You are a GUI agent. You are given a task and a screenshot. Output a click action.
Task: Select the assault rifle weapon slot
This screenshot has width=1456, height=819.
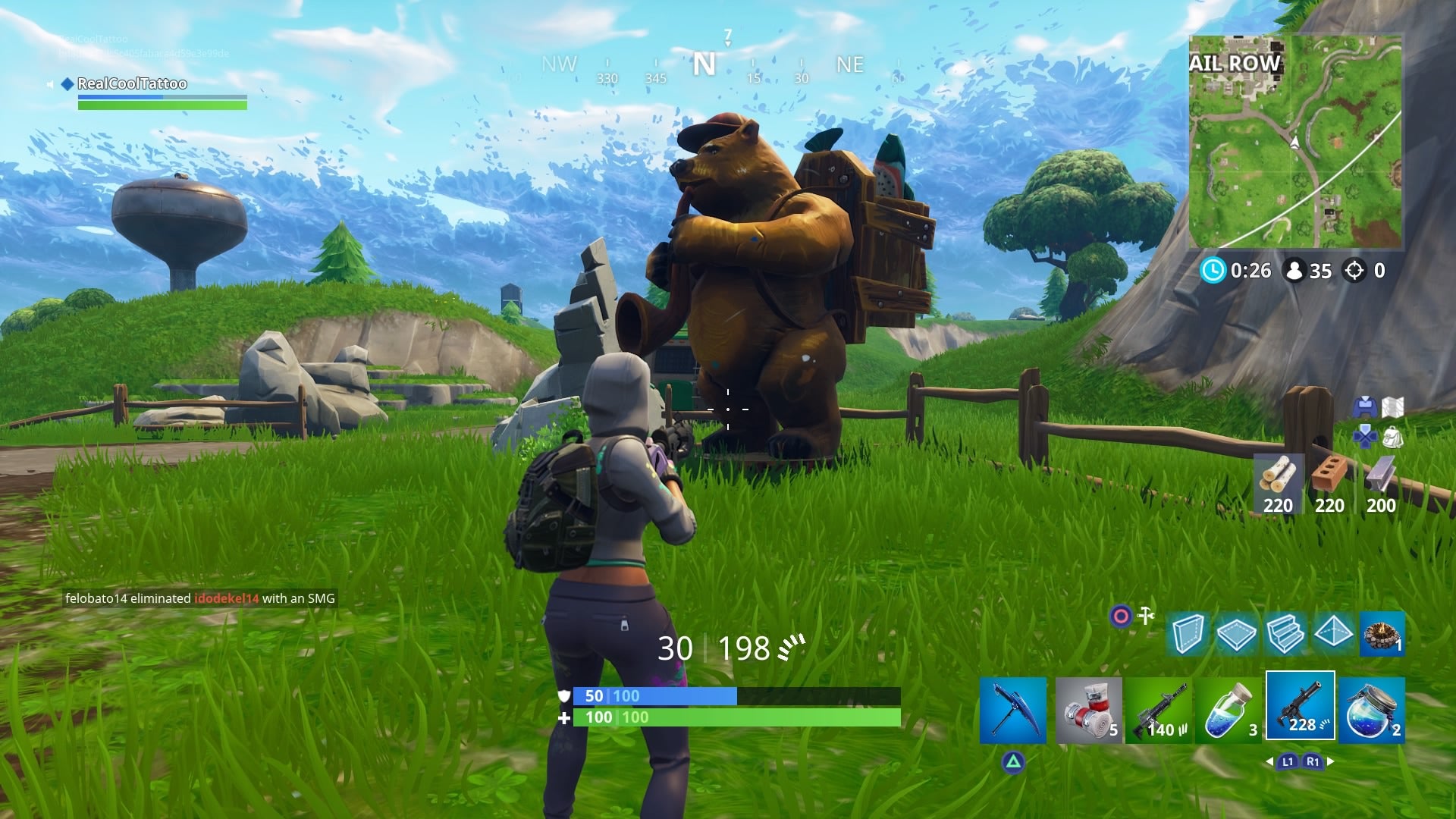1160,709
